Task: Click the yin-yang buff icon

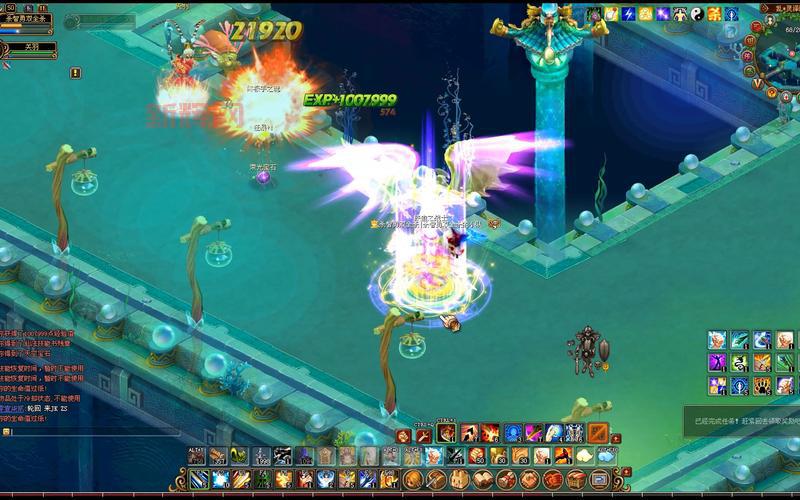Action: pyautogui.click(x=697, y=14)
